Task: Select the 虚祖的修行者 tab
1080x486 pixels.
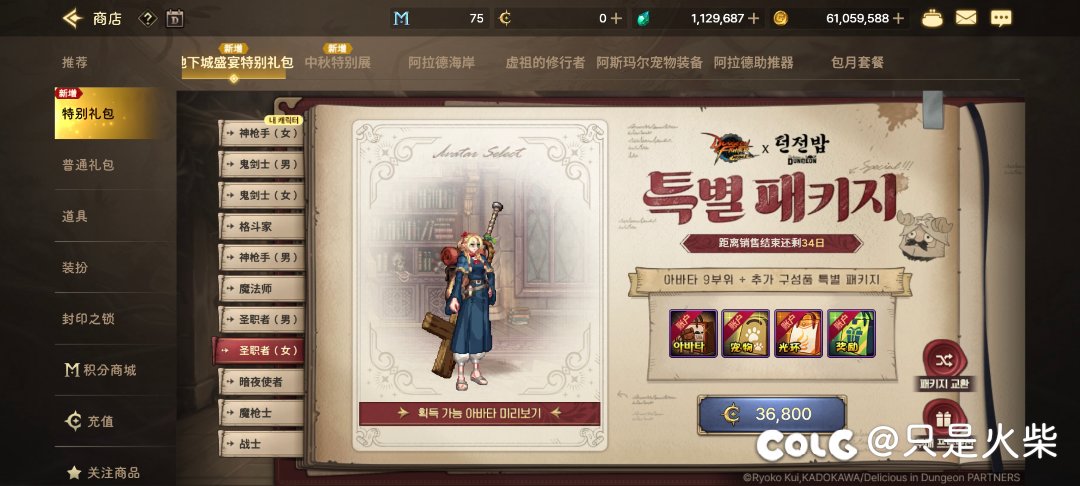Action: click(x=545, y=62)
